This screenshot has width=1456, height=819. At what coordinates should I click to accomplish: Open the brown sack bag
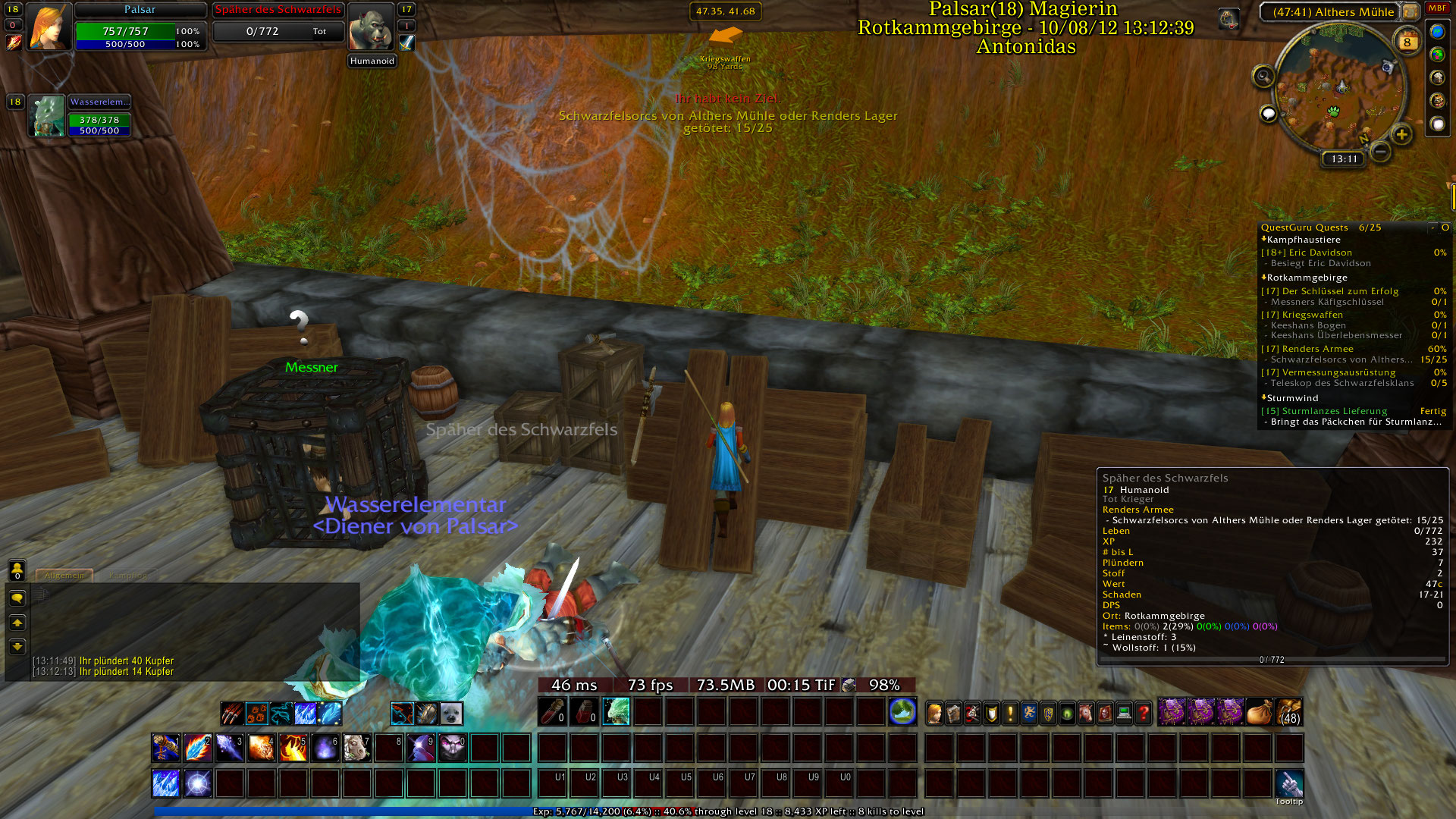tap(1259, 713)
